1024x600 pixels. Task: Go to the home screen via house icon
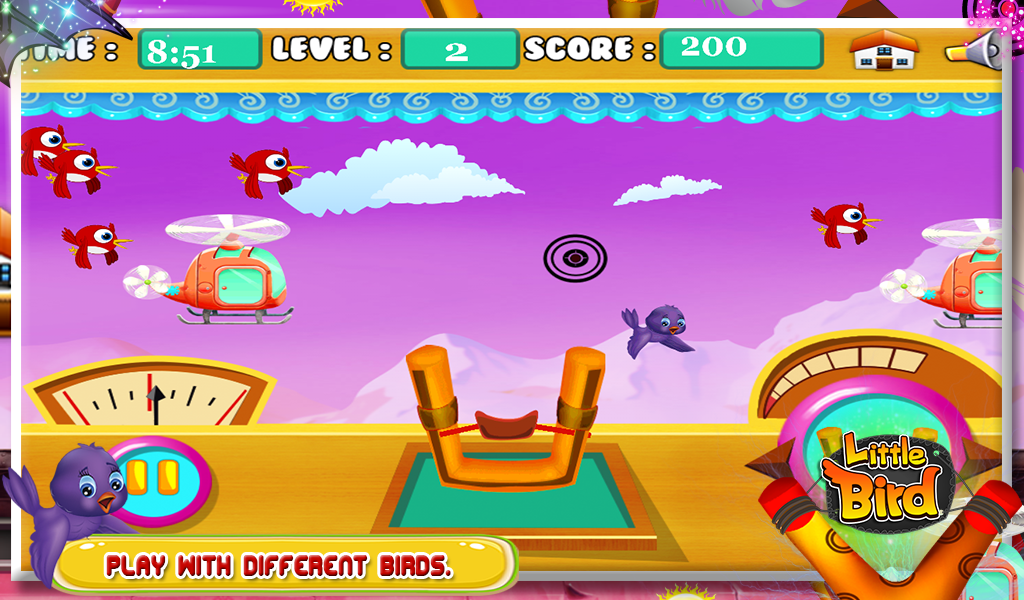pyautogui.click(x=884, y=50)
